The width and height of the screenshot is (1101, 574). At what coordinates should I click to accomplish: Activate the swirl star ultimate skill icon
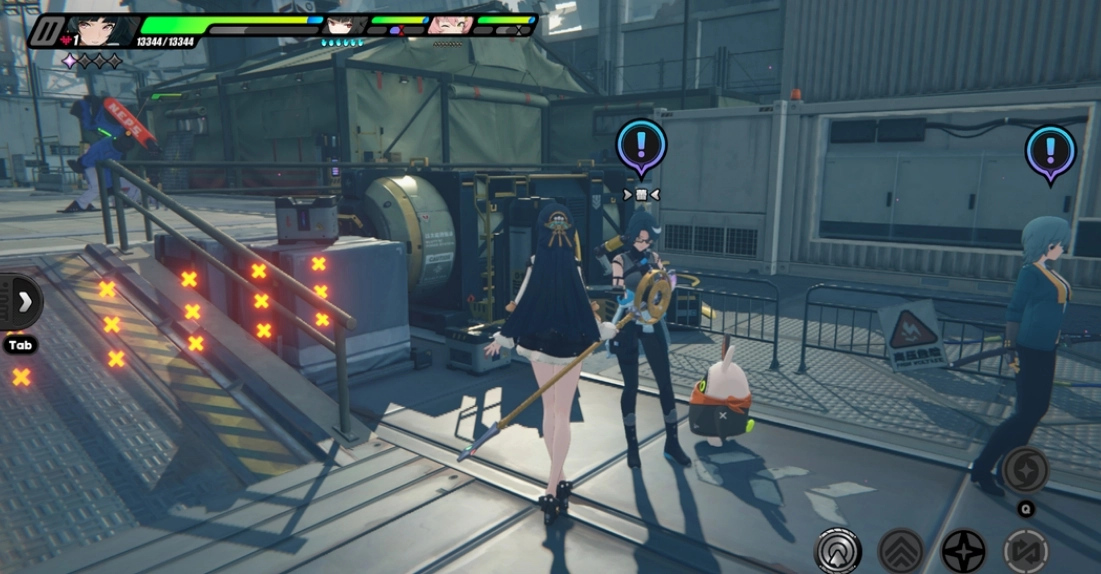pos(1025,470)
